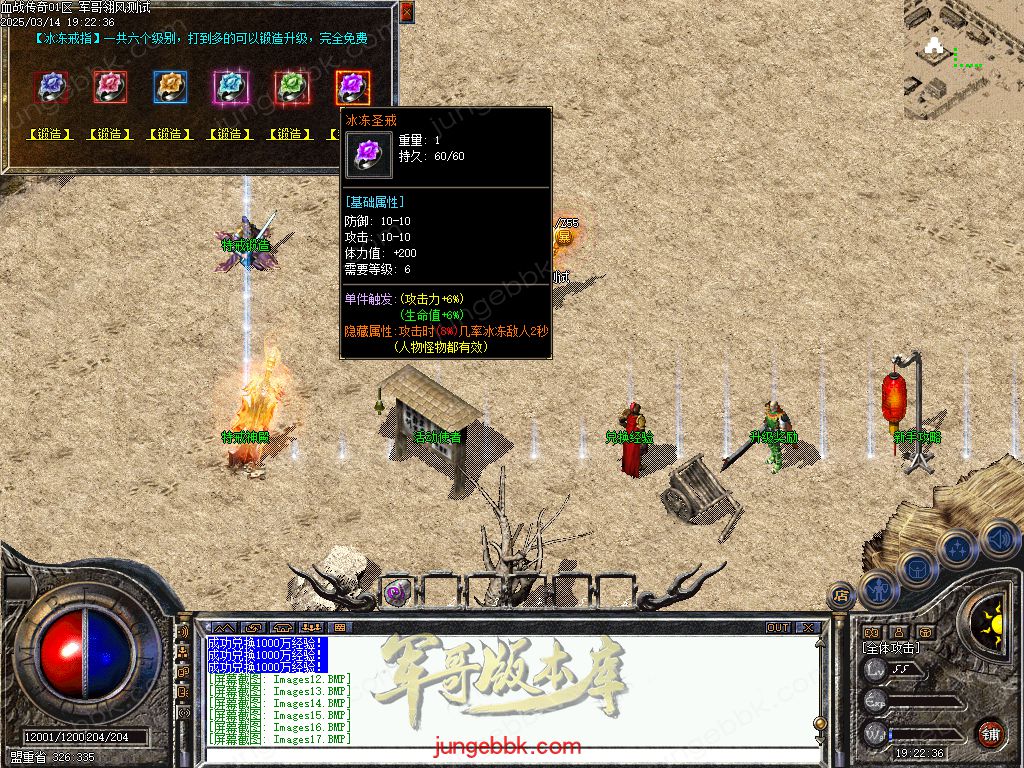The image size is (1024, 768).
Task: Select the cyan gem ring
Action: tap(230, 87)
